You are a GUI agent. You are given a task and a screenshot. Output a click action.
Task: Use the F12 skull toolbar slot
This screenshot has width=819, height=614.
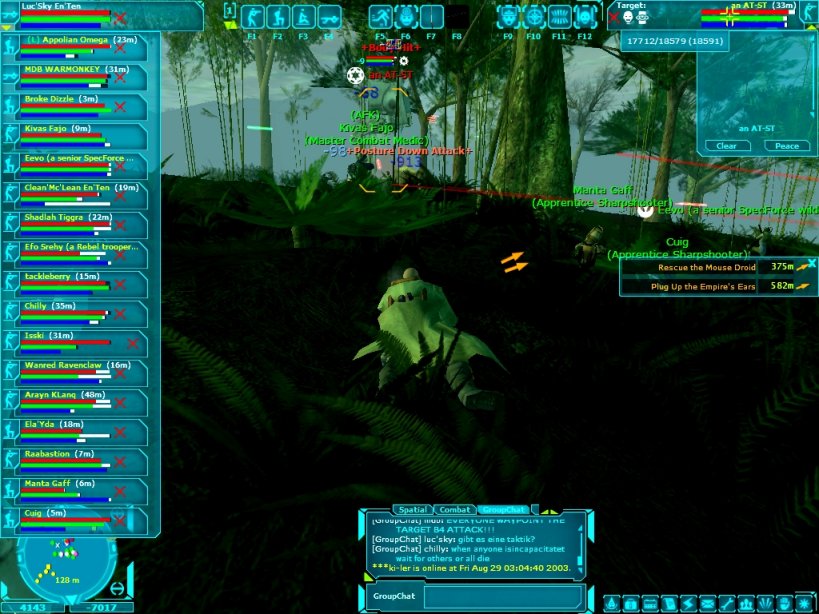[585, 17]
